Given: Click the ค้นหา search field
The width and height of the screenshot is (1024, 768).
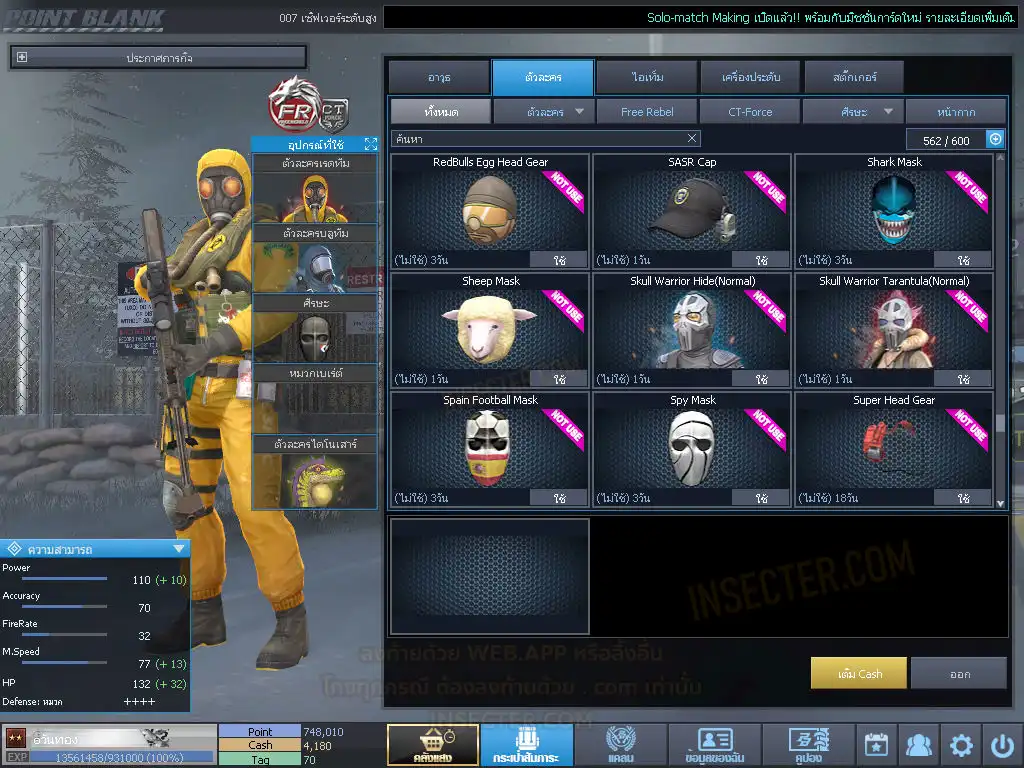Looking at the screenshot, I should [540, 139].
